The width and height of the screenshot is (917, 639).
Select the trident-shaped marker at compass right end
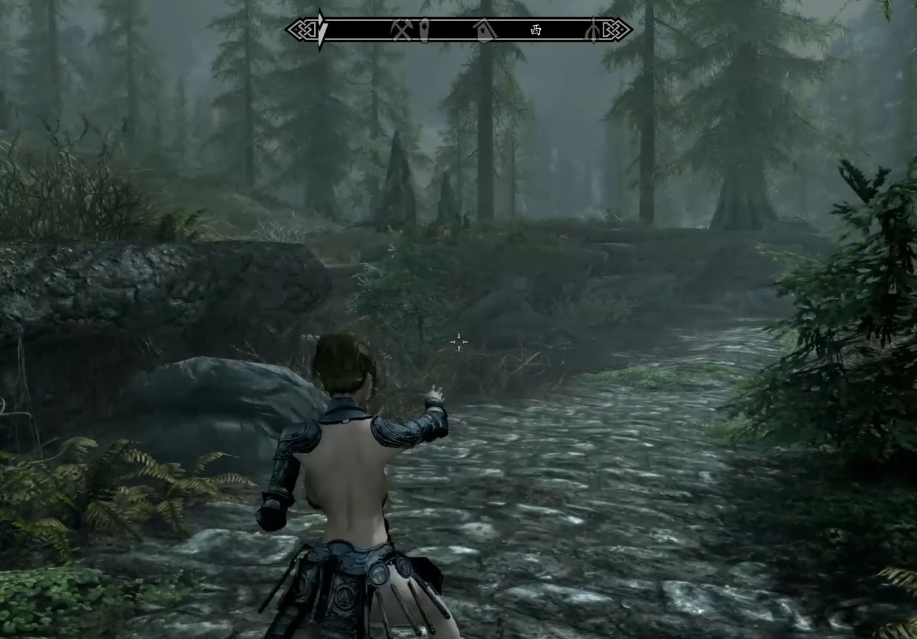(592, 30)
